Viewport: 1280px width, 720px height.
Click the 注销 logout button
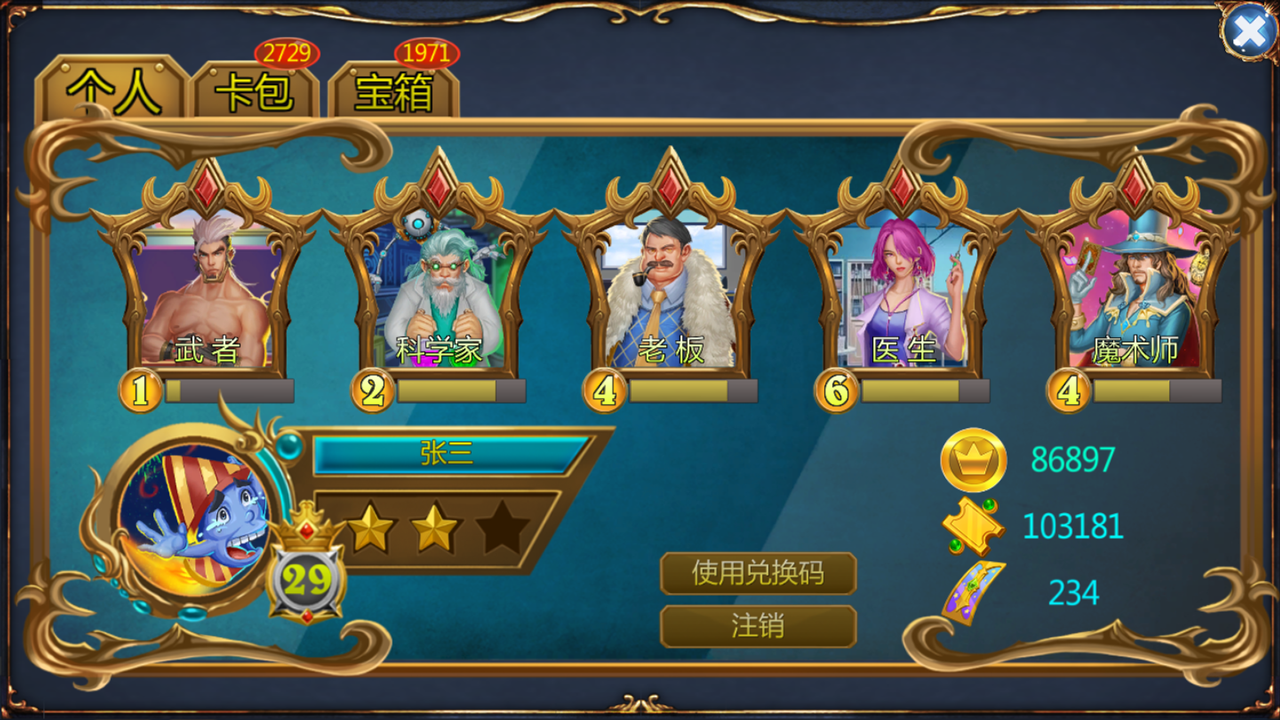[758, 625]
